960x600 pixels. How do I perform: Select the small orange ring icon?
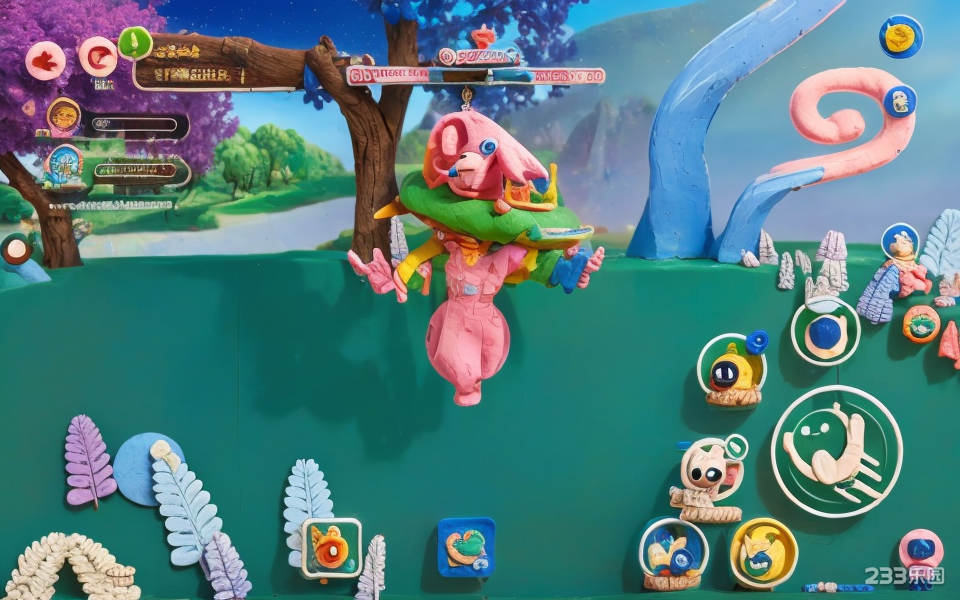tap(921, 324)
